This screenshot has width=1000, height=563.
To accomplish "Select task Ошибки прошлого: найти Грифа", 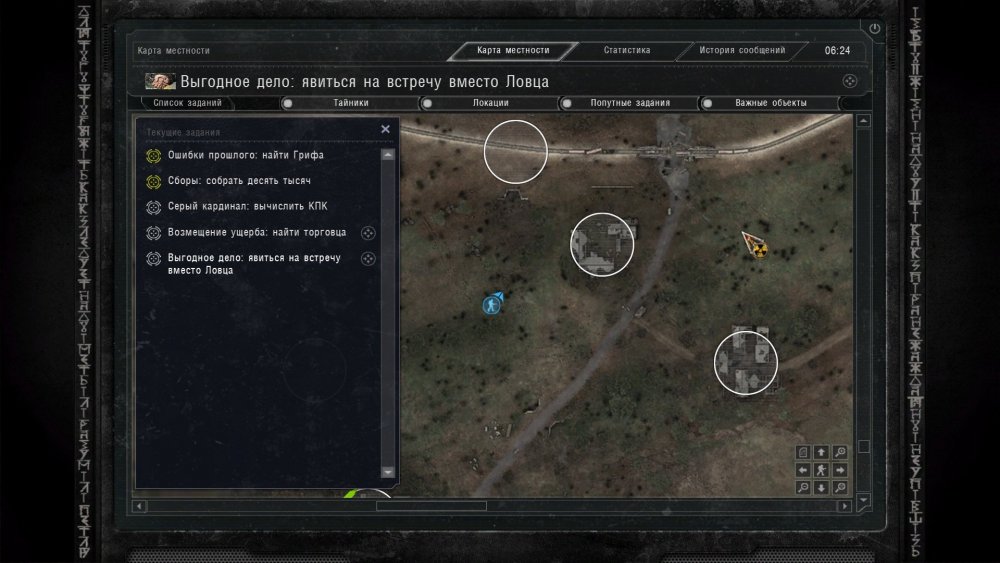I will click(245, 156).
